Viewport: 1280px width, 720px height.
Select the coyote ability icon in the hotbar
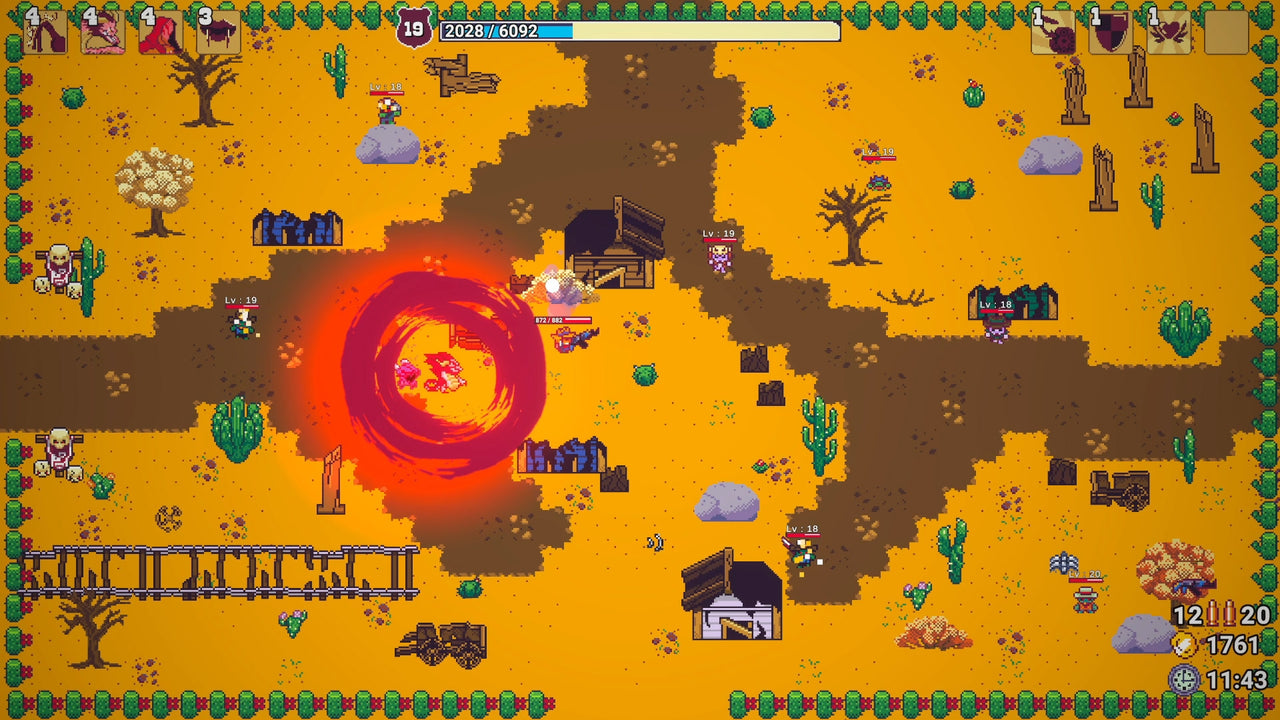pos(102,32)
